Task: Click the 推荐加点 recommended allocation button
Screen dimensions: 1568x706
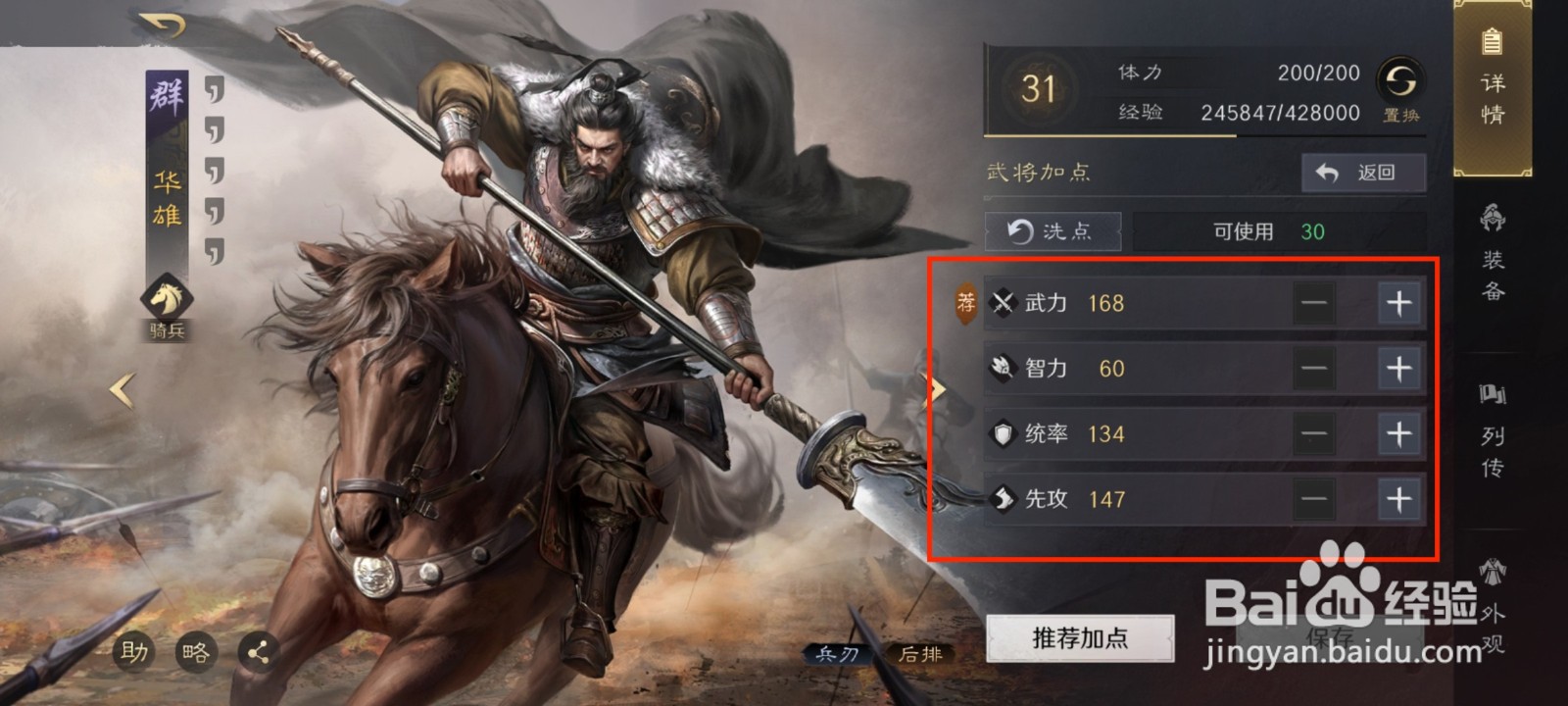Action: 1079,636
